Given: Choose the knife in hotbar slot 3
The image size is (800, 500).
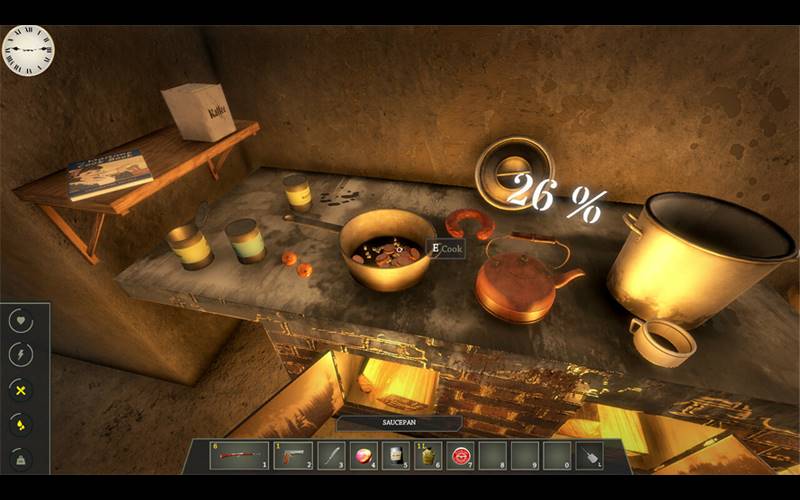Looking at the screenshot, I should 332,456.
